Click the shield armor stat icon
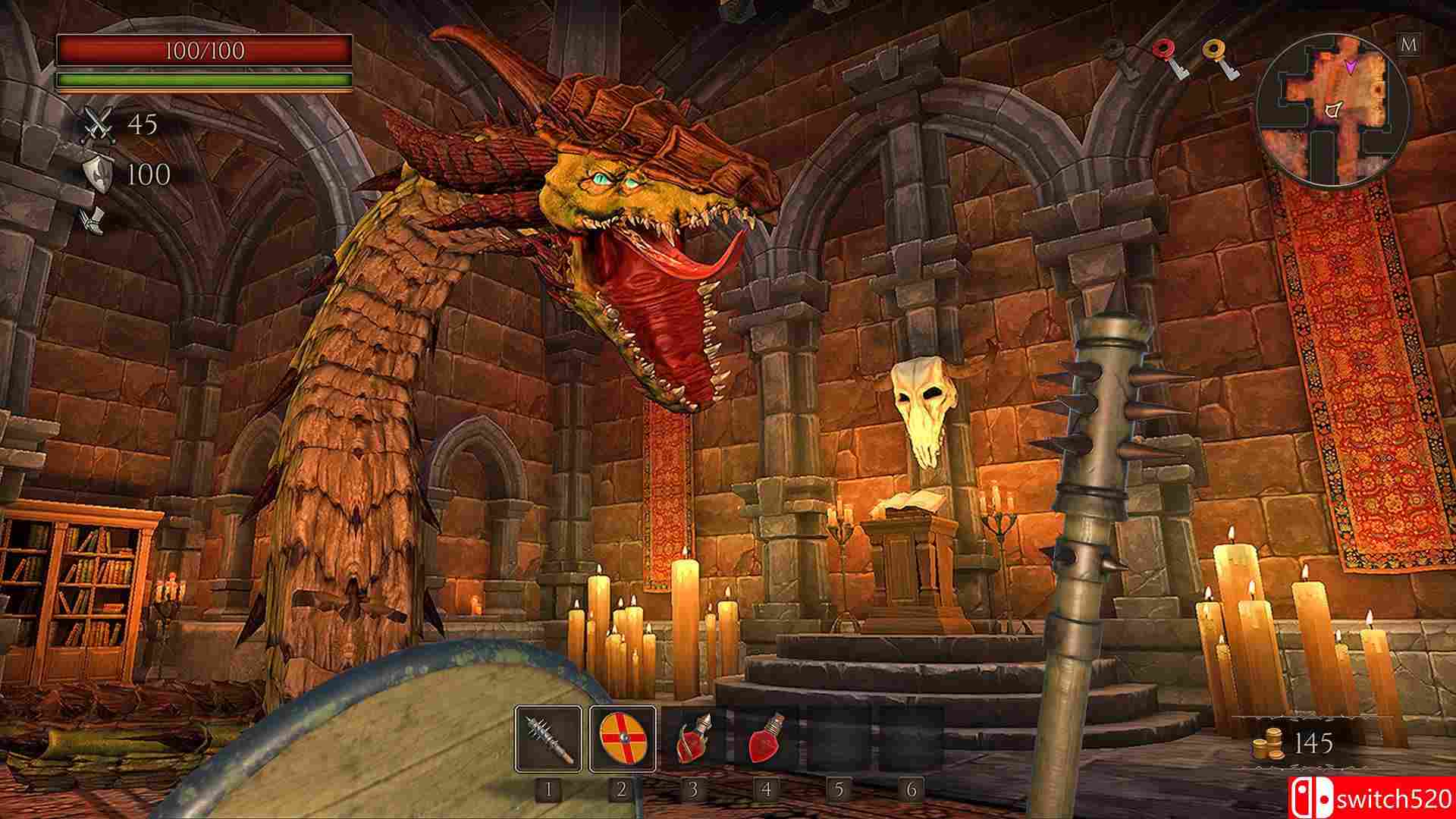 (99, 174)
